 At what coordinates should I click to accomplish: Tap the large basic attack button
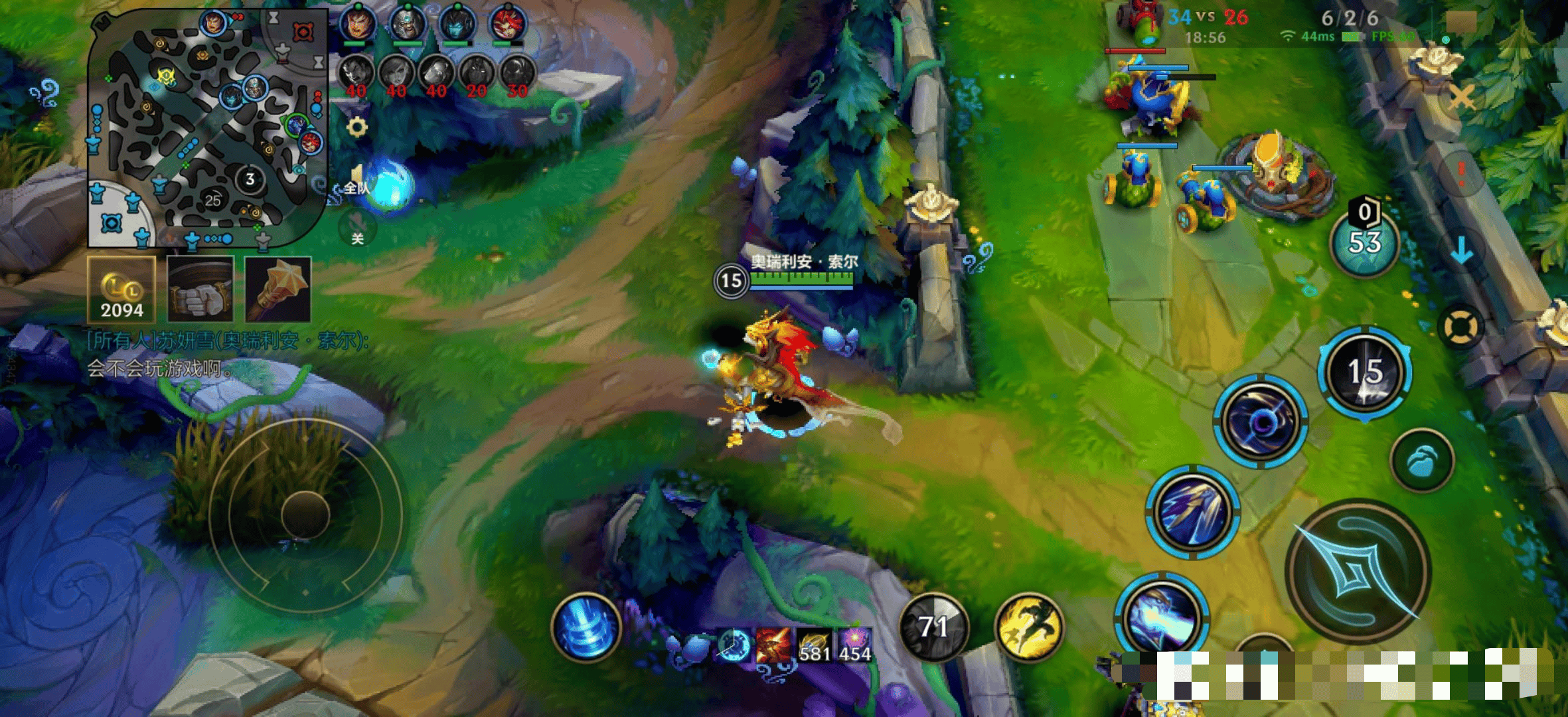1358,571
